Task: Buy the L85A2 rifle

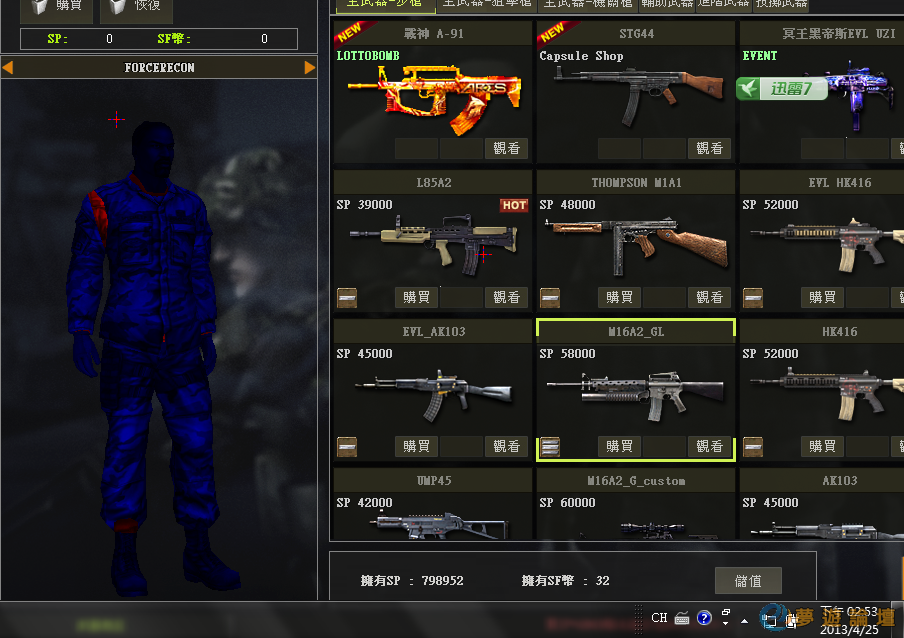Action: tap(417, 297)
